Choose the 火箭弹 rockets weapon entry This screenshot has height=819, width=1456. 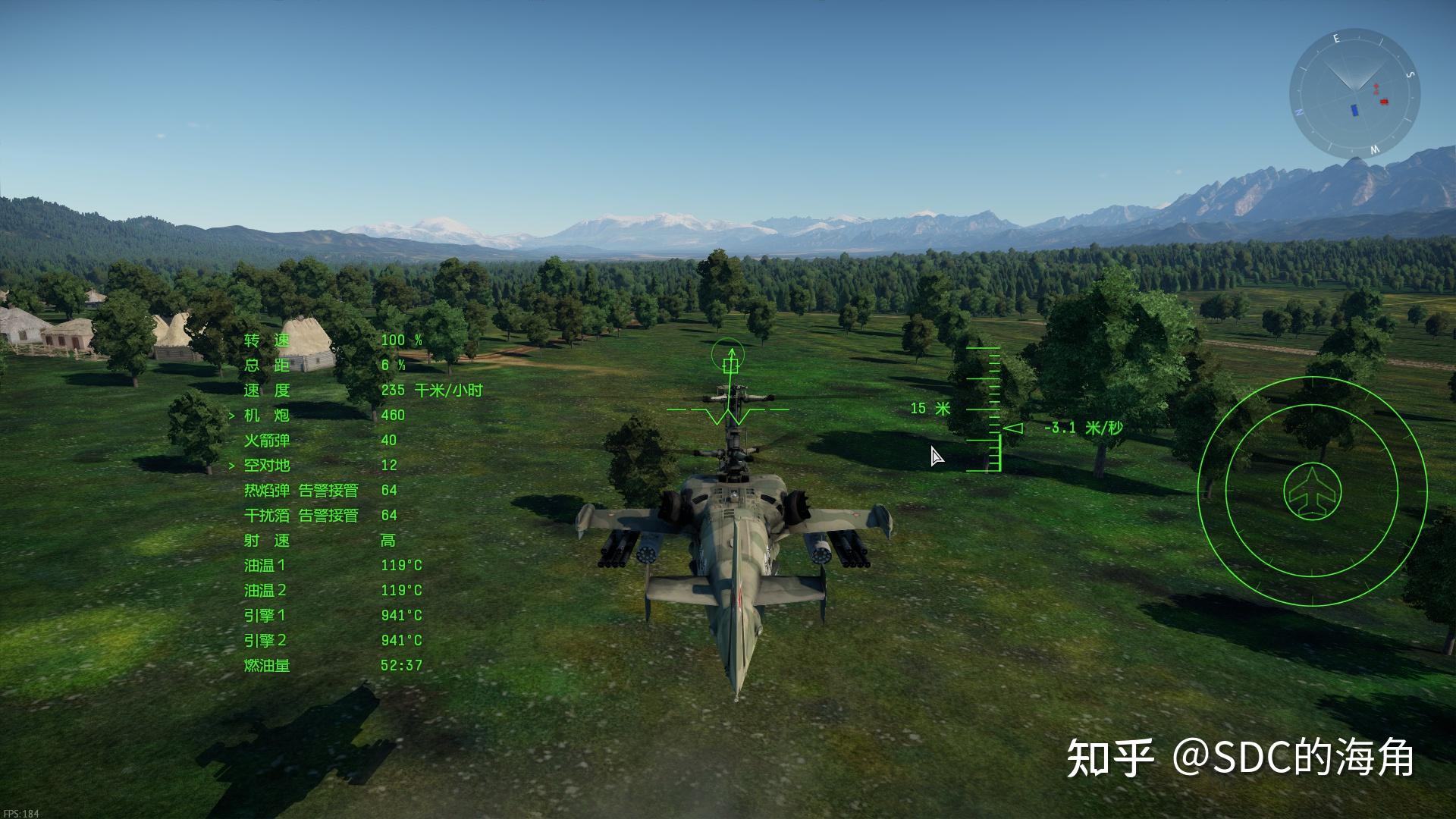[x=266, y=440]
